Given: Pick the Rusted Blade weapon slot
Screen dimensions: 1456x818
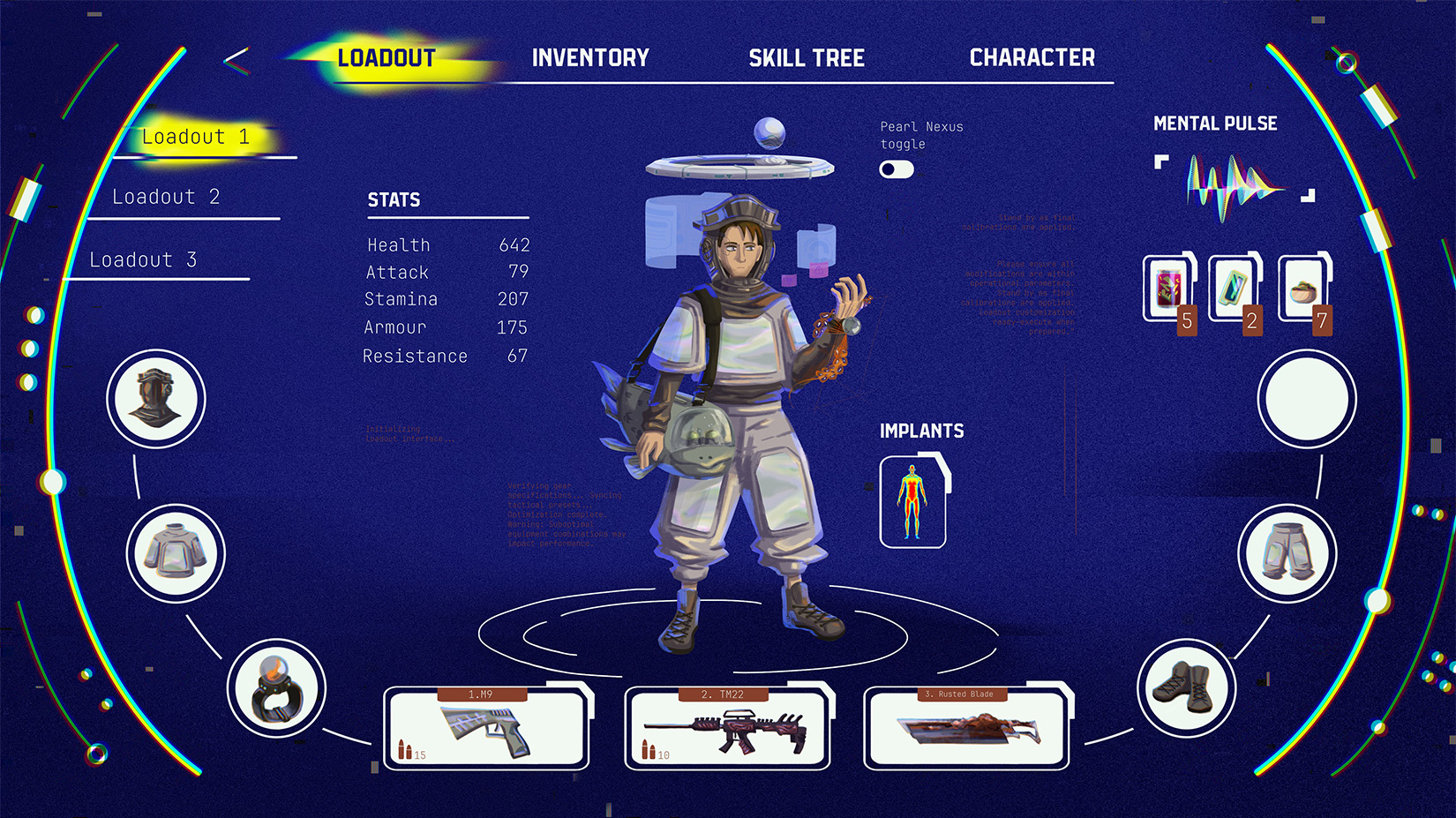Looking at the screenshot, I should pyautogui.click(x=966, y=730).
